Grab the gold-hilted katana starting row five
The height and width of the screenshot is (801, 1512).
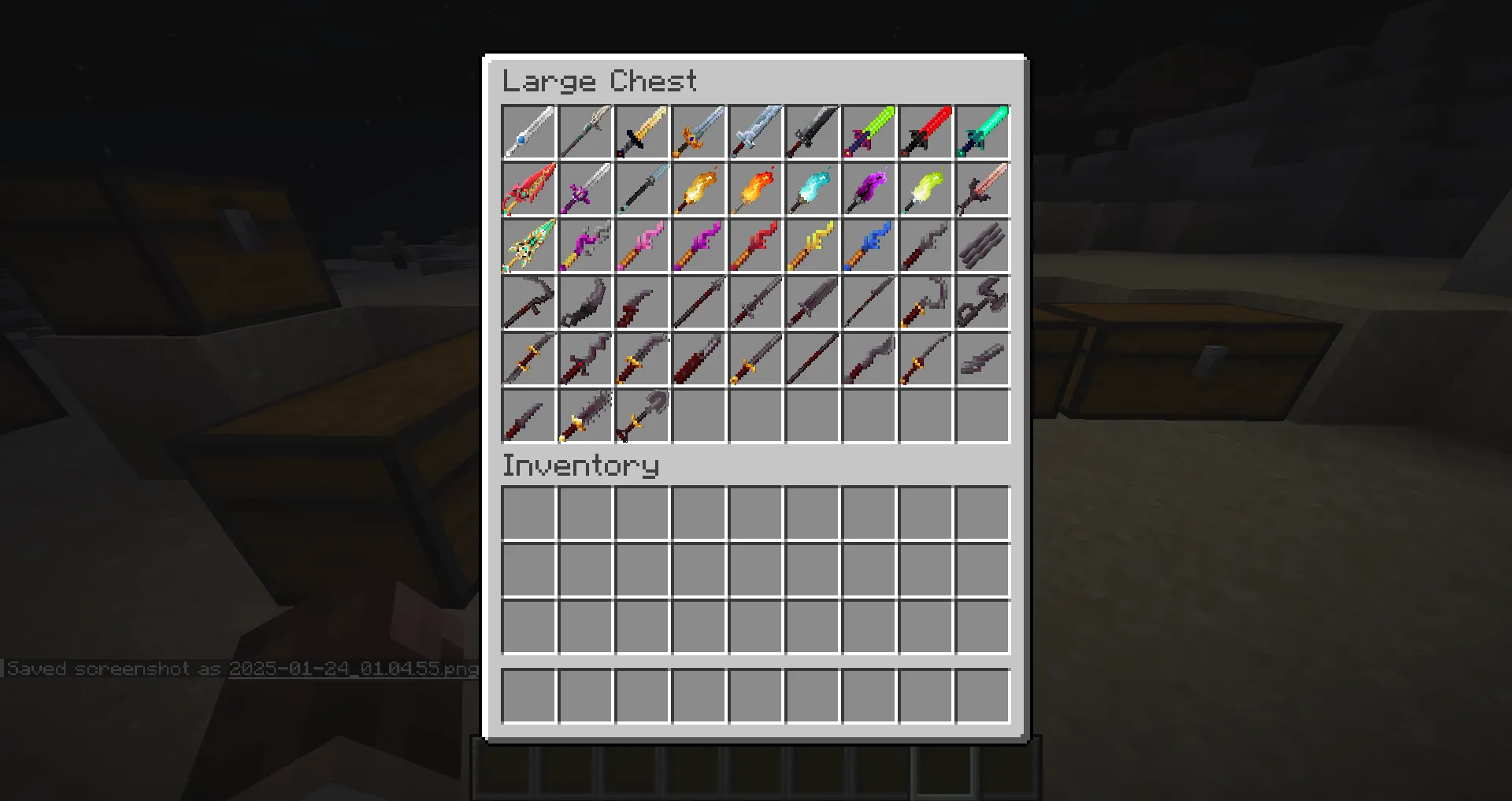coord(528,358)
